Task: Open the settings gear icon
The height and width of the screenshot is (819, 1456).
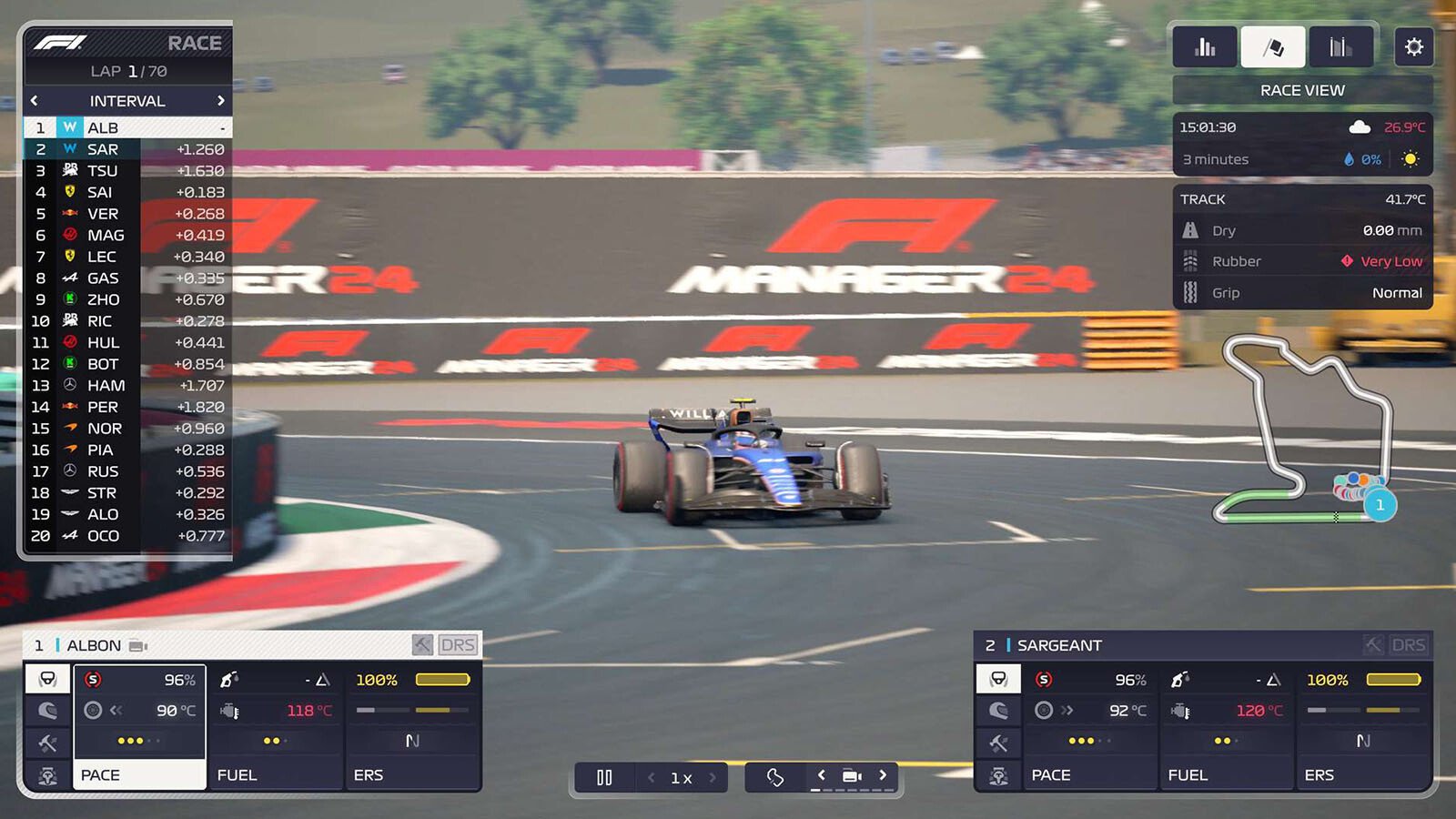Action: pyautogui.click(x=1414, y=46)
